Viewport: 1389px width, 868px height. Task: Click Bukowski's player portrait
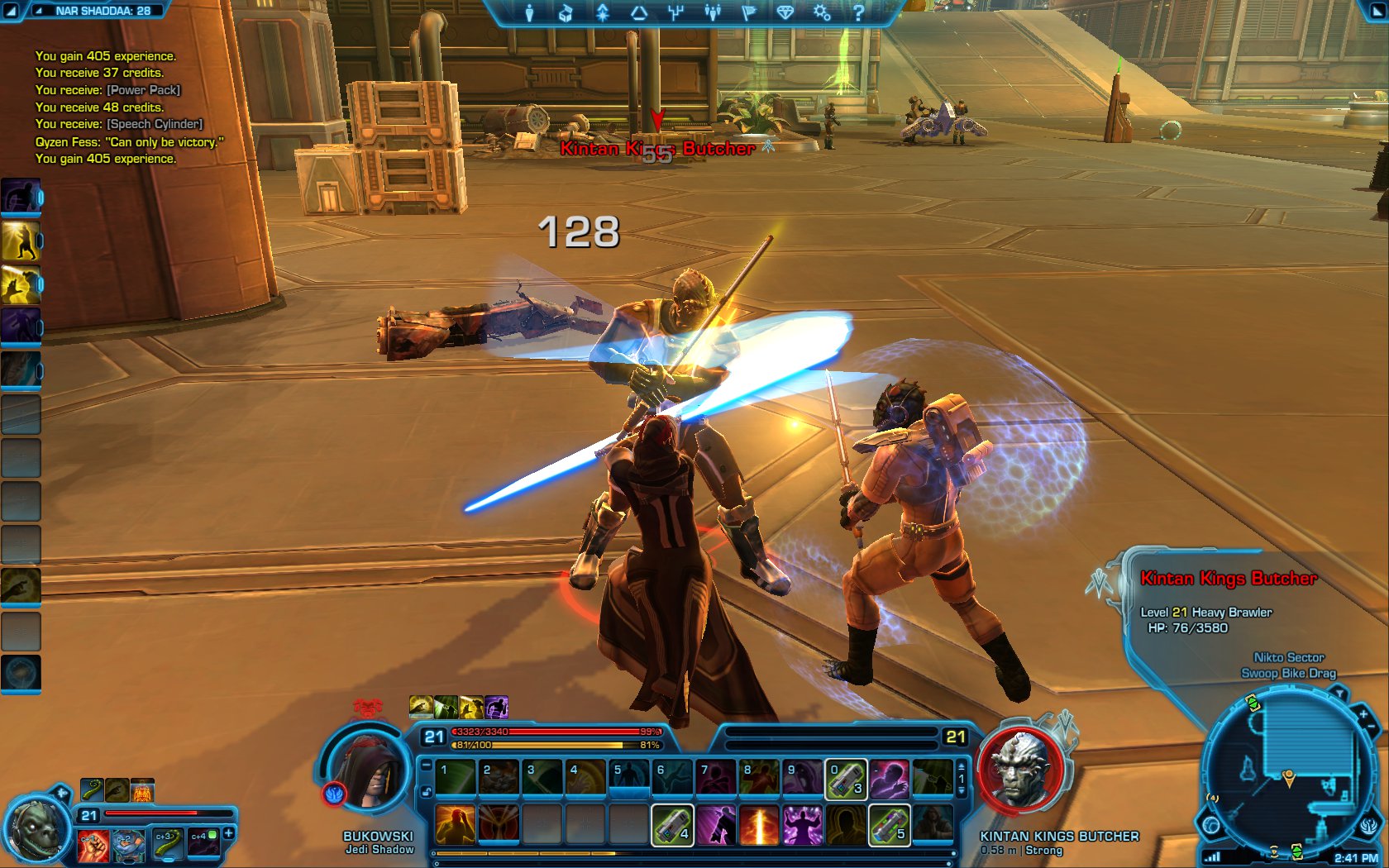click(366, 770)
